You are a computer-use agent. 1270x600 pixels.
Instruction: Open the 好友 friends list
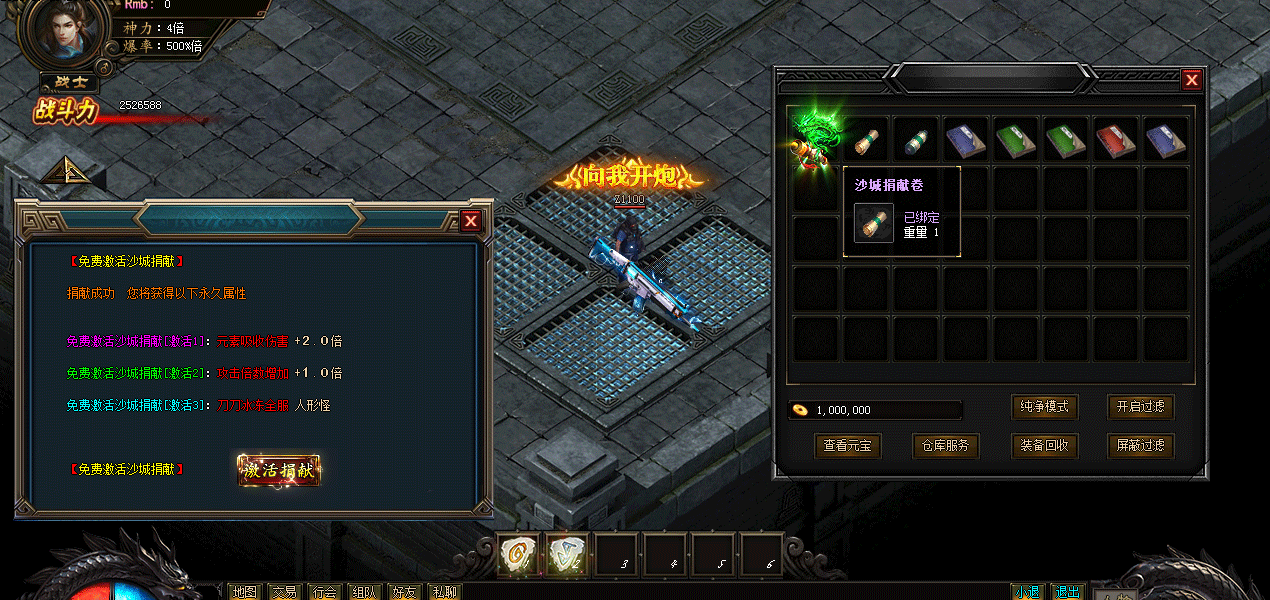404,592
